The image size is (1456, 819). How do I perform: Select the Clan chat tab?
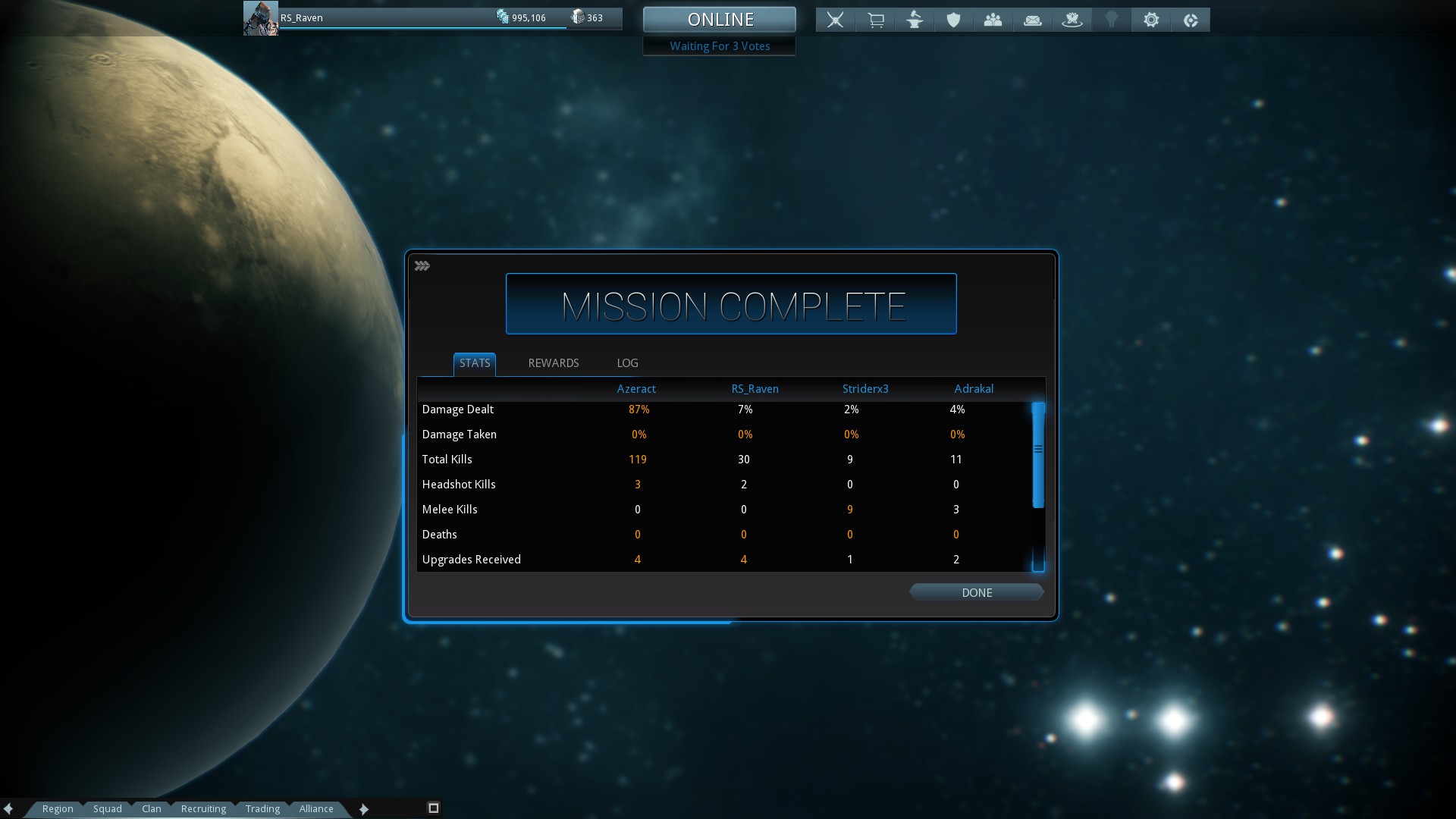coord(151,808)
